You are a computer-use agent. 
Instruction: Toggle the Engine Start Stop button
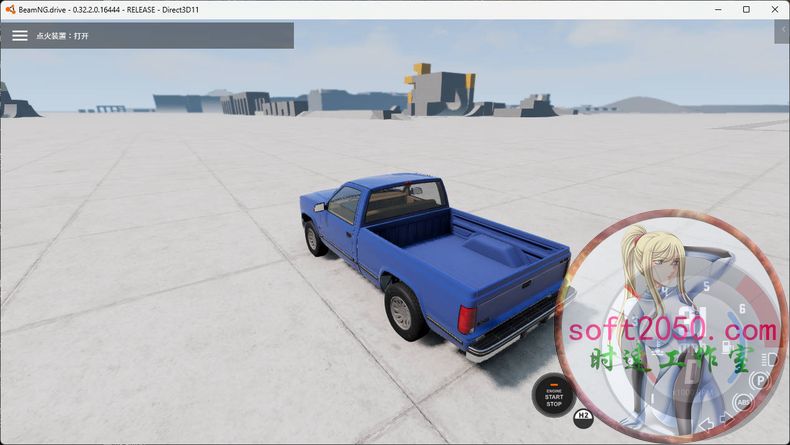point(553,395)
